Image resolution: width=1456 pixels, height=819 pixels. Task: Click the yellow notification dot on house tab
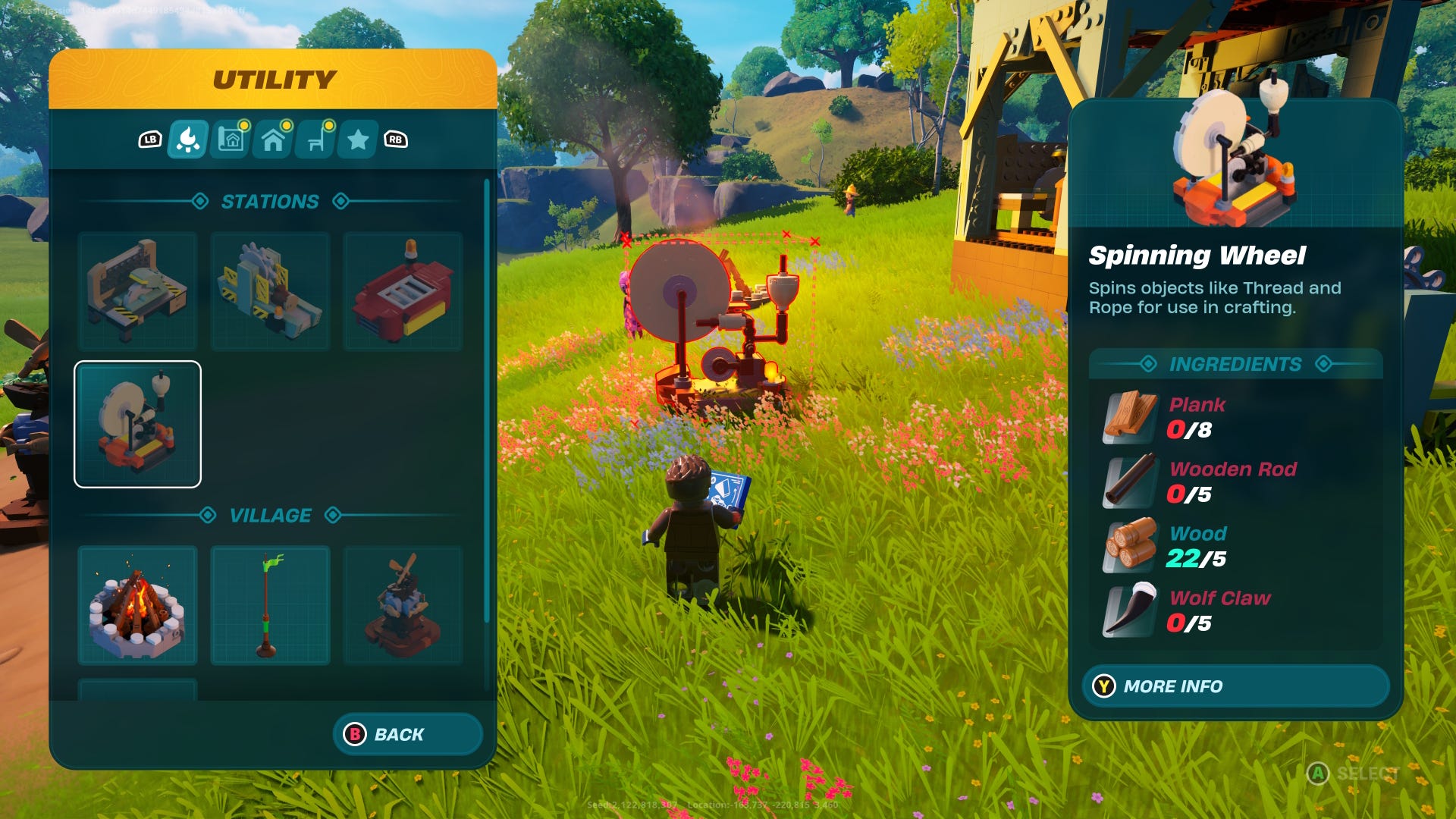click(287, 125)
